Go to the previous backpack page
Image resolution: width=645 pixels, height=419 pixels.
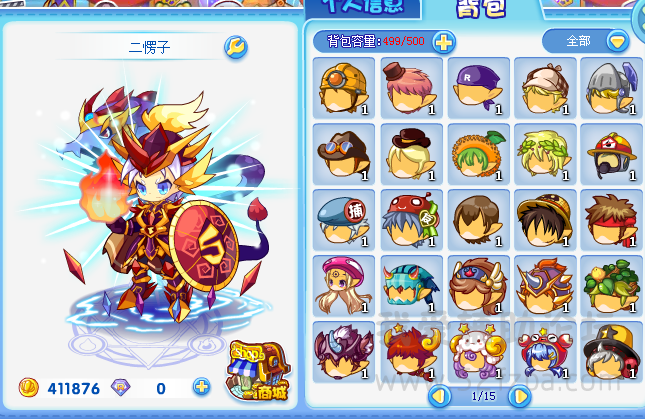pyautogui.click(x=439, y=396)
